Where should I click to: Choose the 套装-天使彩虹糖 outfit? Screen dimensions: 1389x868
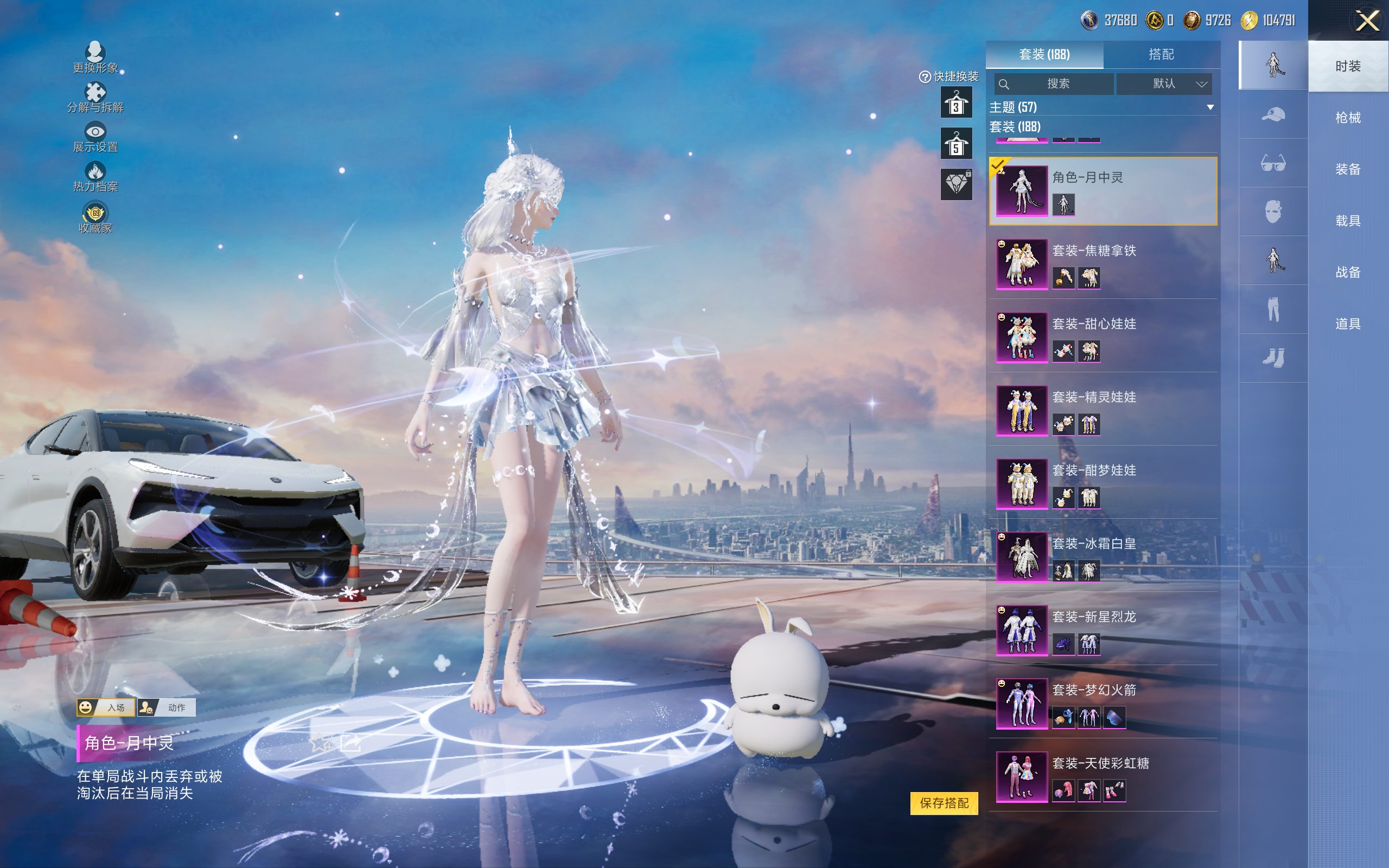pos(1102,776)
